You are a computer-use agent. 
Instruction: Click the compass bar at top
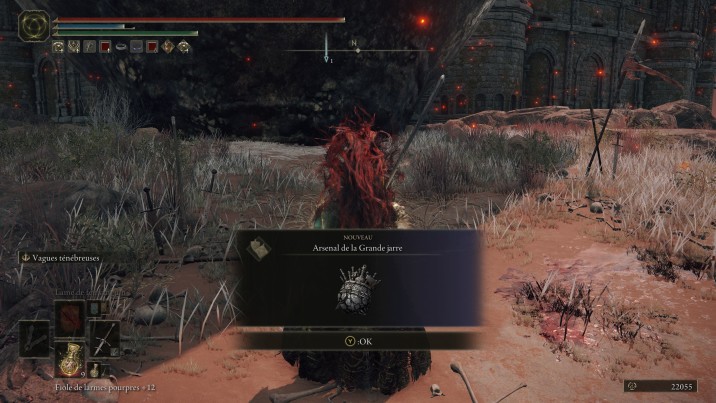pos(353,48)
